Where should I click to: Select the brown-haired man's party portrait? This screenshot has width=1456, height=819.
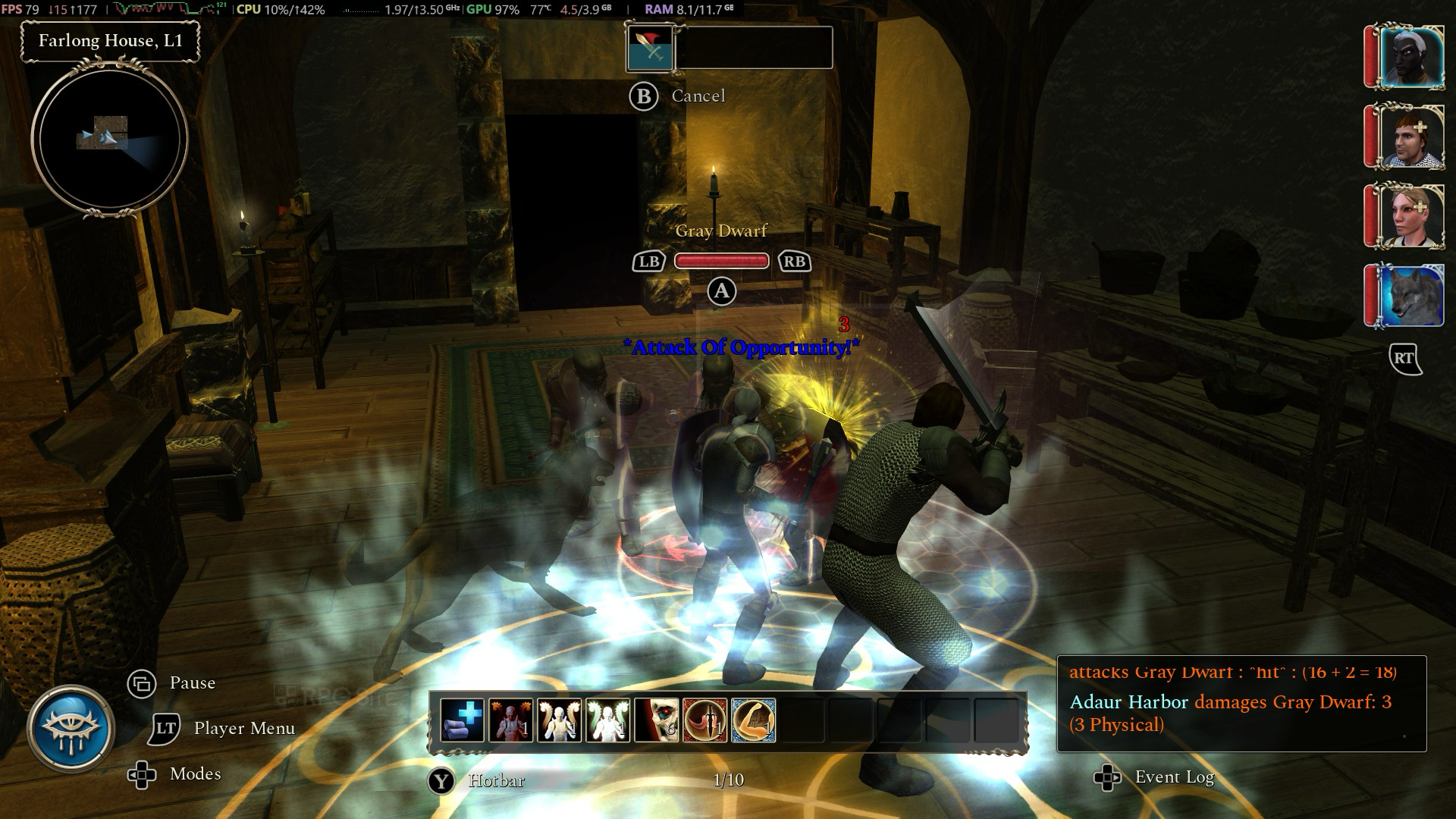pyautogui.click(x=1410, y=137)
